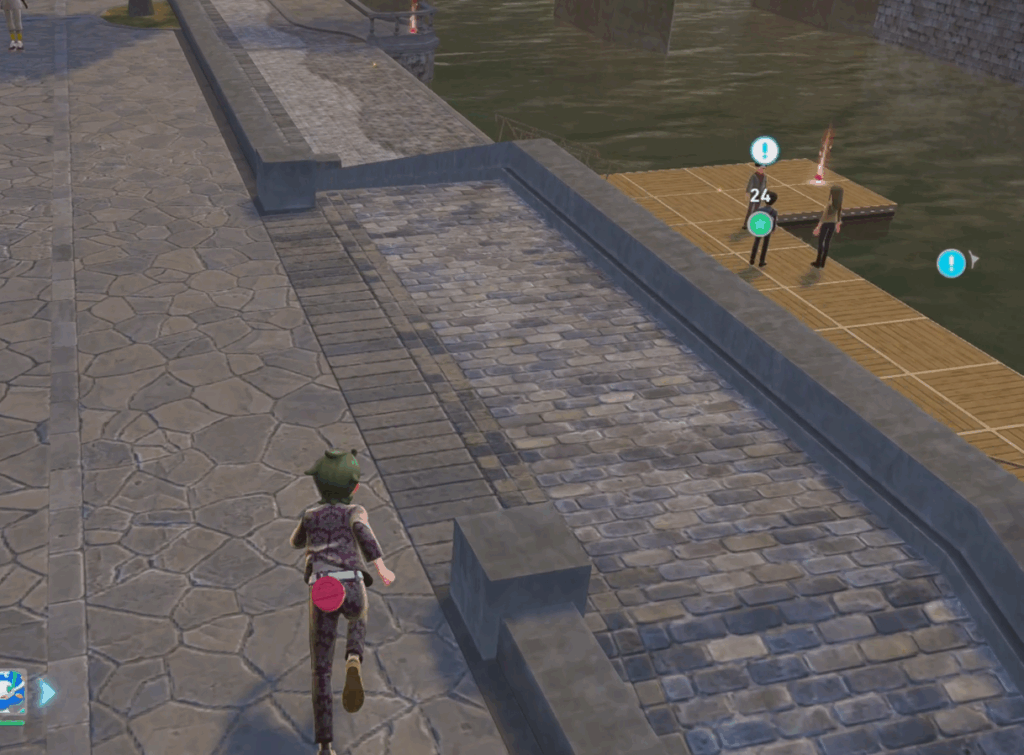Select the green star objective marker

click(760, 224)
